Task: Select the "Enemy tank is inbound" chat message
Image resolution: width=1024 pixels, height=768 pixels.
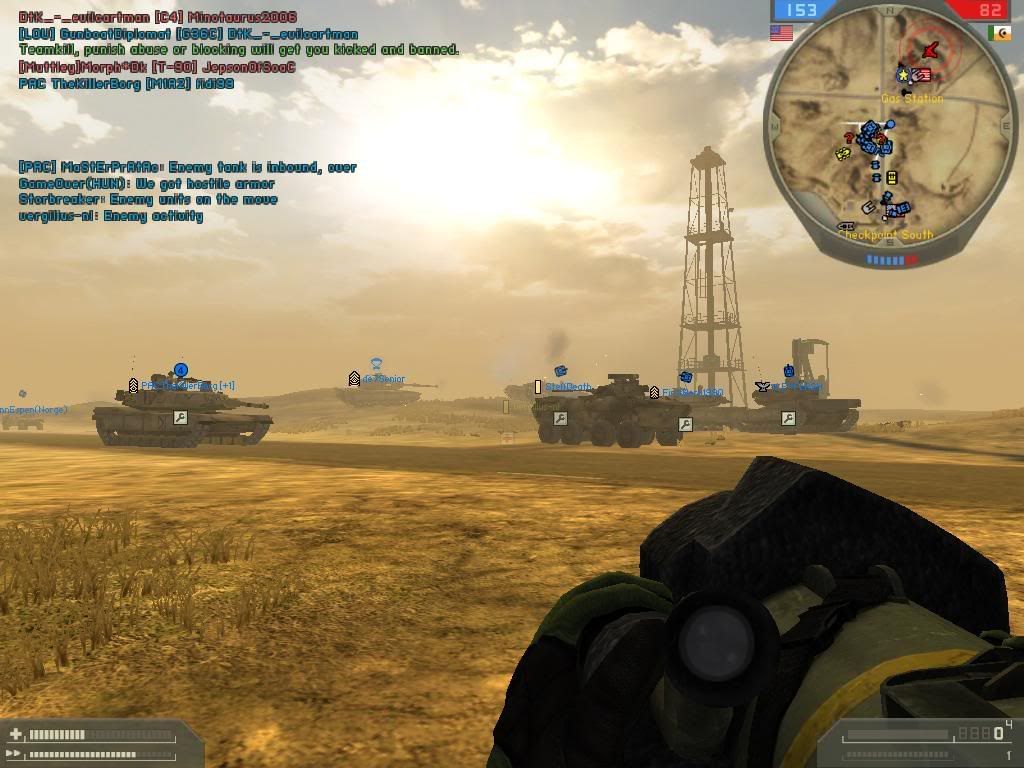Action: tap(187, 168)
